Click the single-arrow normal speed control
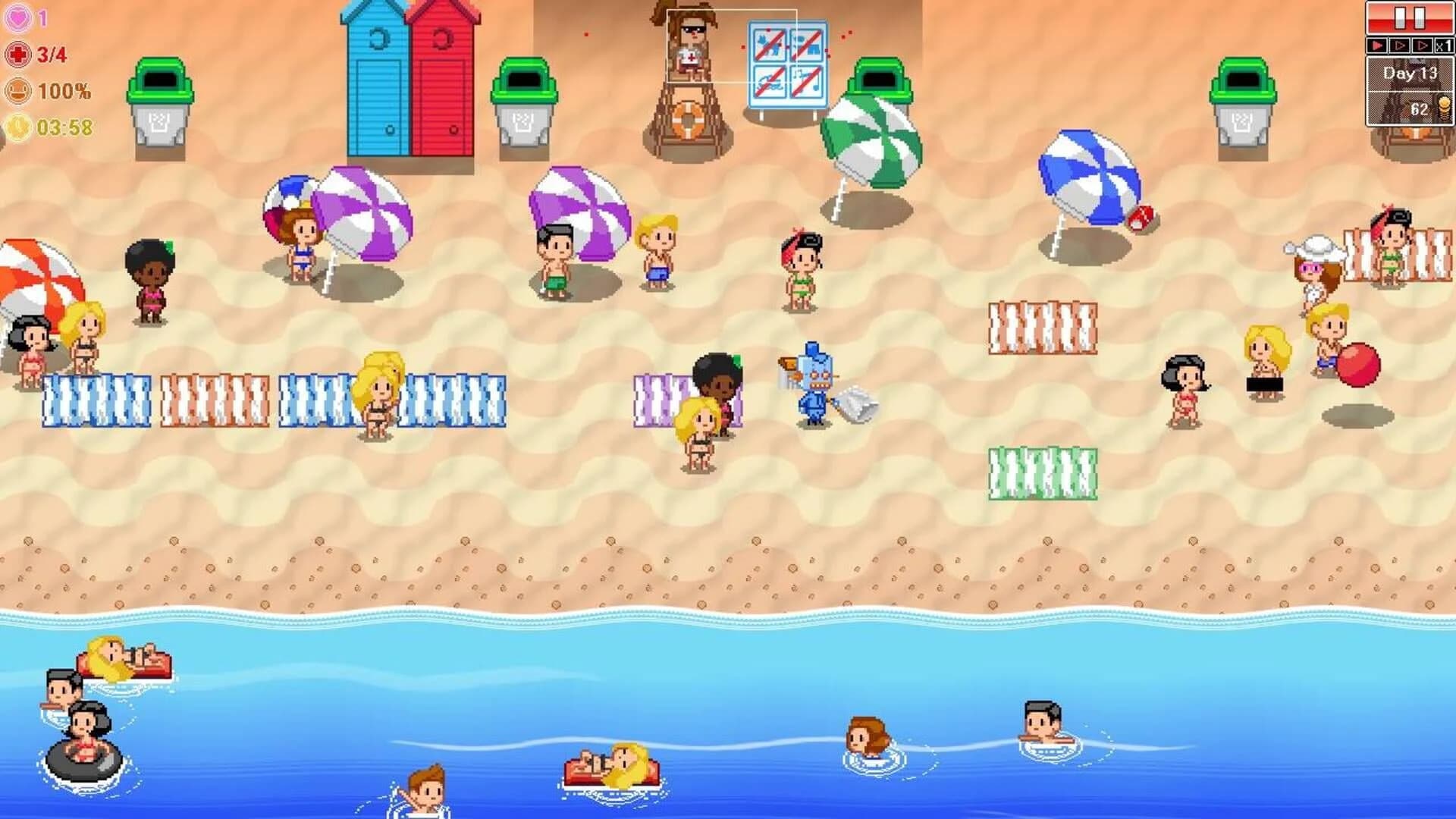 (x=1376, y=45)
